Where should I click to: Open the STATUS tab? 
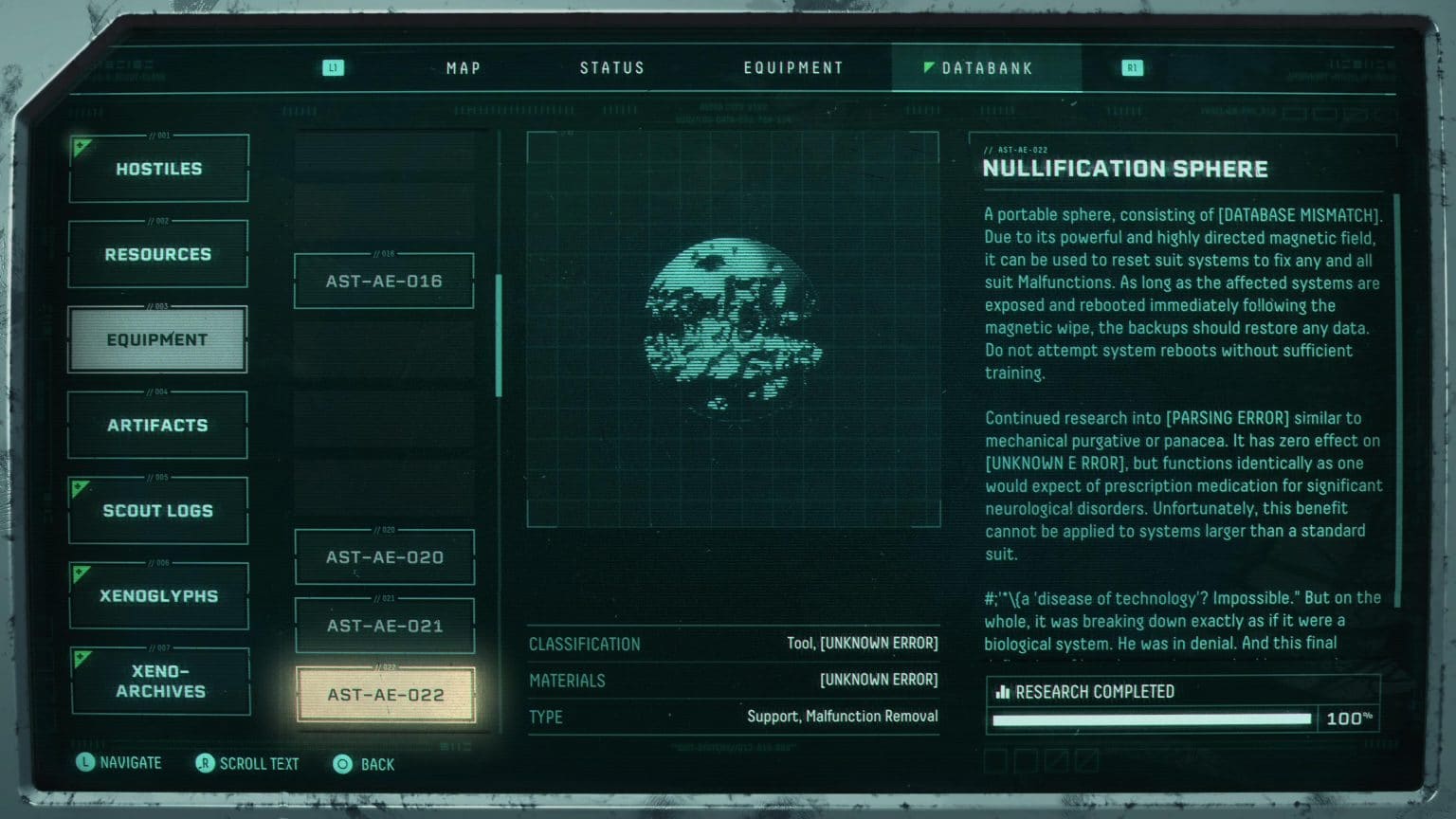click(x=612, y=67)
